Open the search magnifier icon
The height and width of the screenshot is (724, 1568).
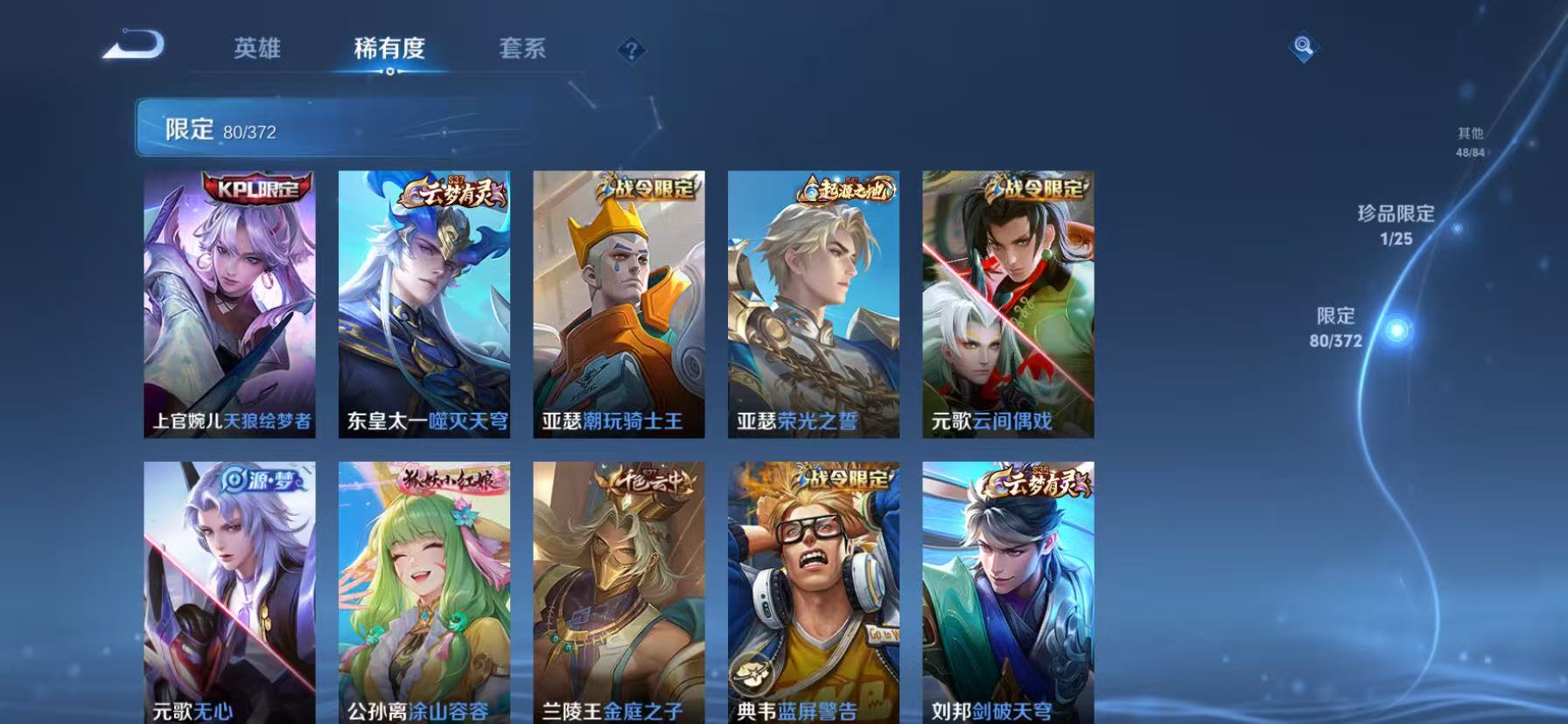click(1303, 48)
